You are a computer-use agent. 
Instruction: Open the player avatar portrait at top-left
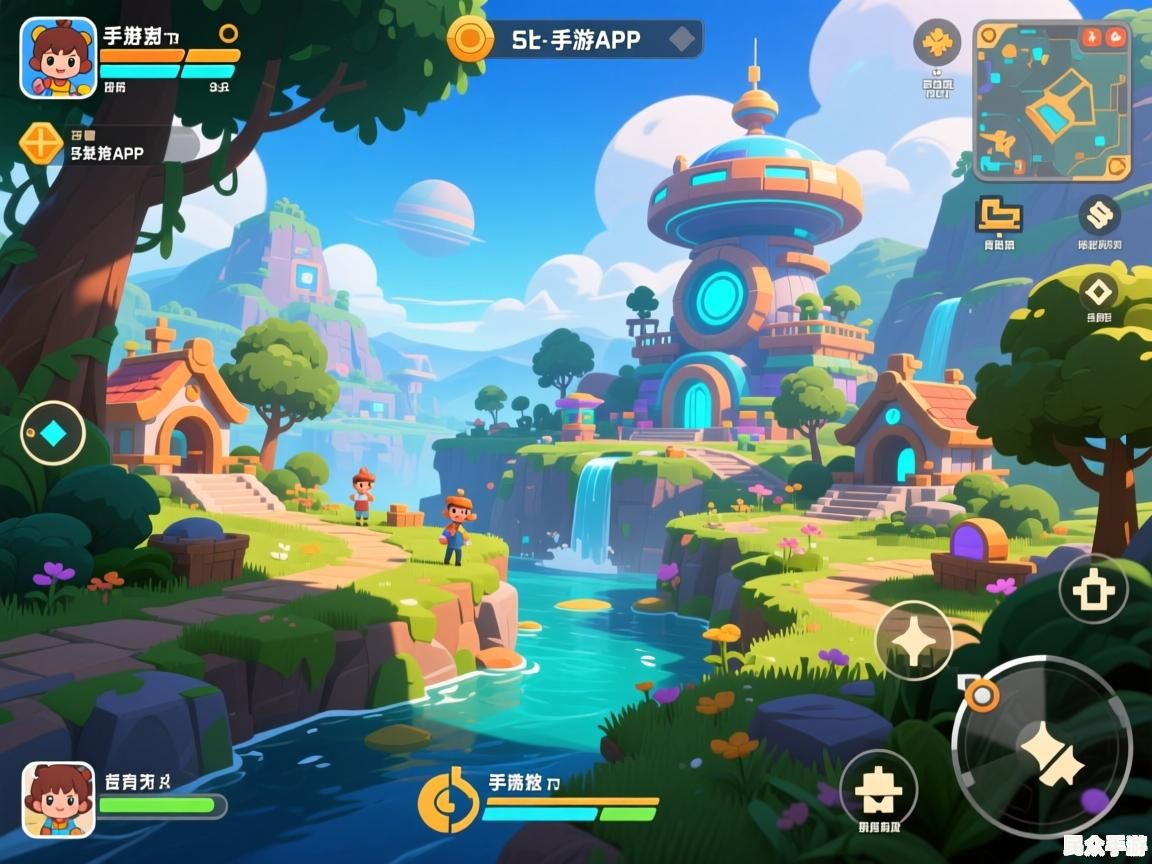tap(58, 58)
